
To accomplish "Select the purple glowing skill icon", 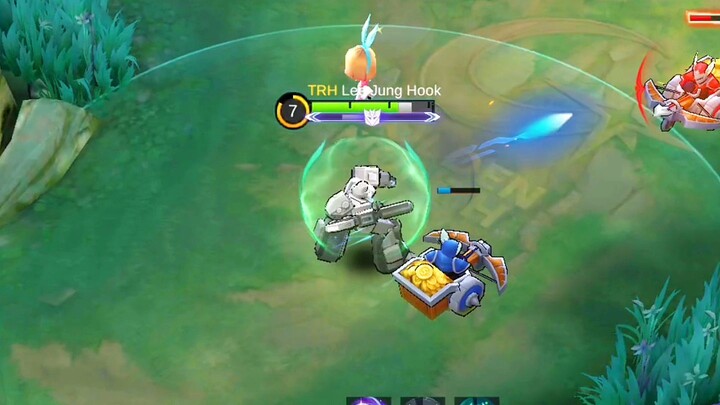I will click(368, 400).
